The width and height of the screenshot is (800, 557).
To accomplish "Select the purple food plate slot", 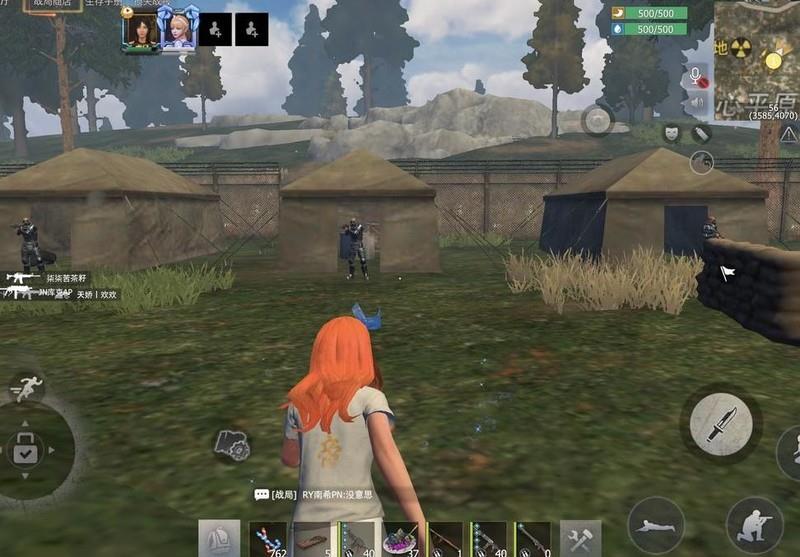I will (400, 540).
